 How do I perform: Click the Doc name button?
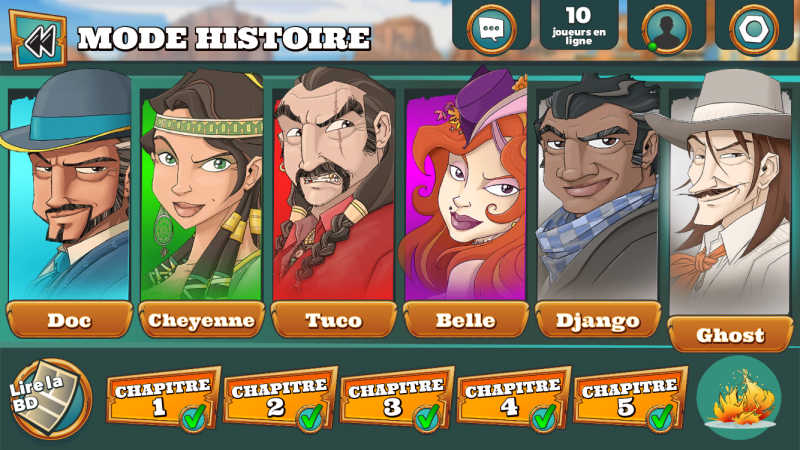pos(69,320)
